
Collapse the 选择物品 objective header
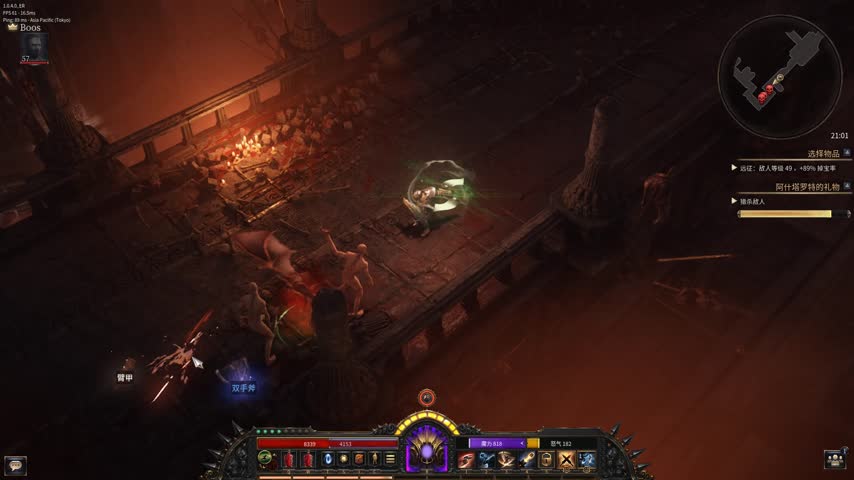[846, 153]
